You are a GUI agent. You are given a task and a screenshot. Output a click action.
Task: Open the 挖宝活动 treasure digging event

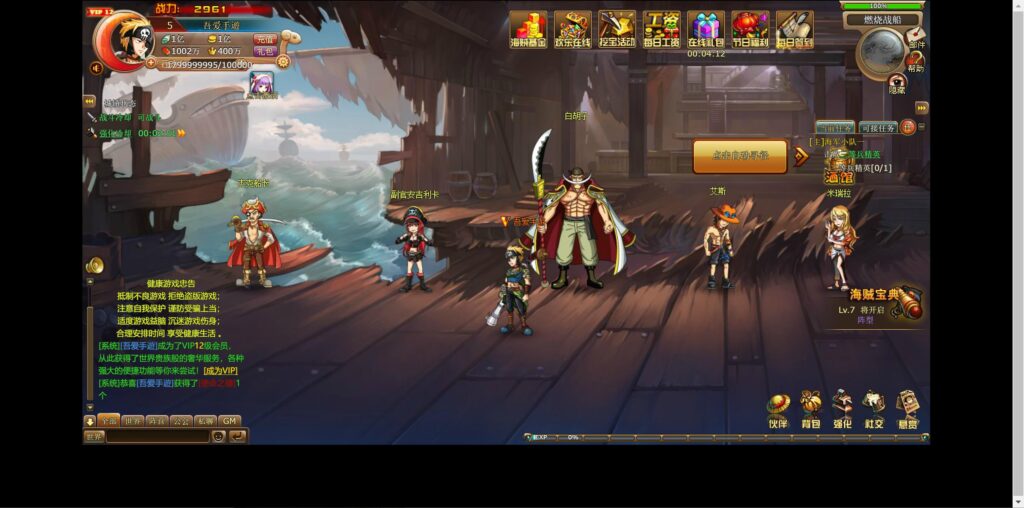(616, 29)
